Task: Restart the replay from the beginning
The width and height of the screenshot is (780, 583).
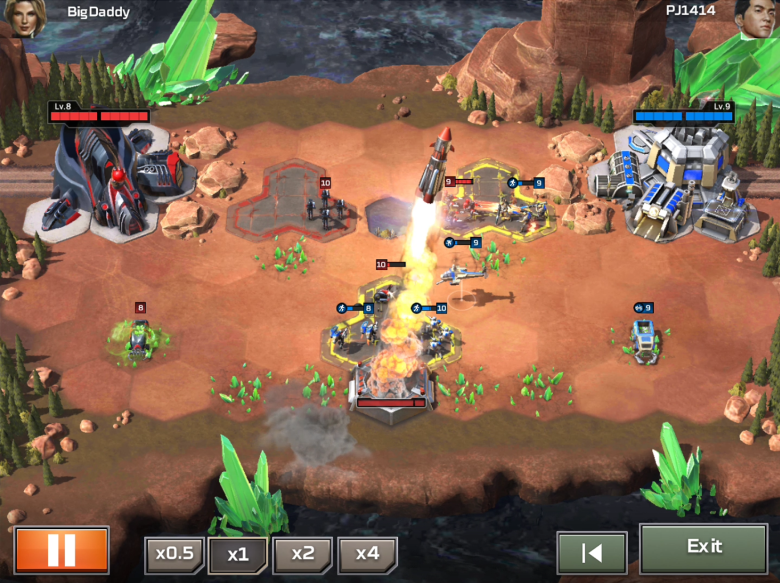Action: 591,552
